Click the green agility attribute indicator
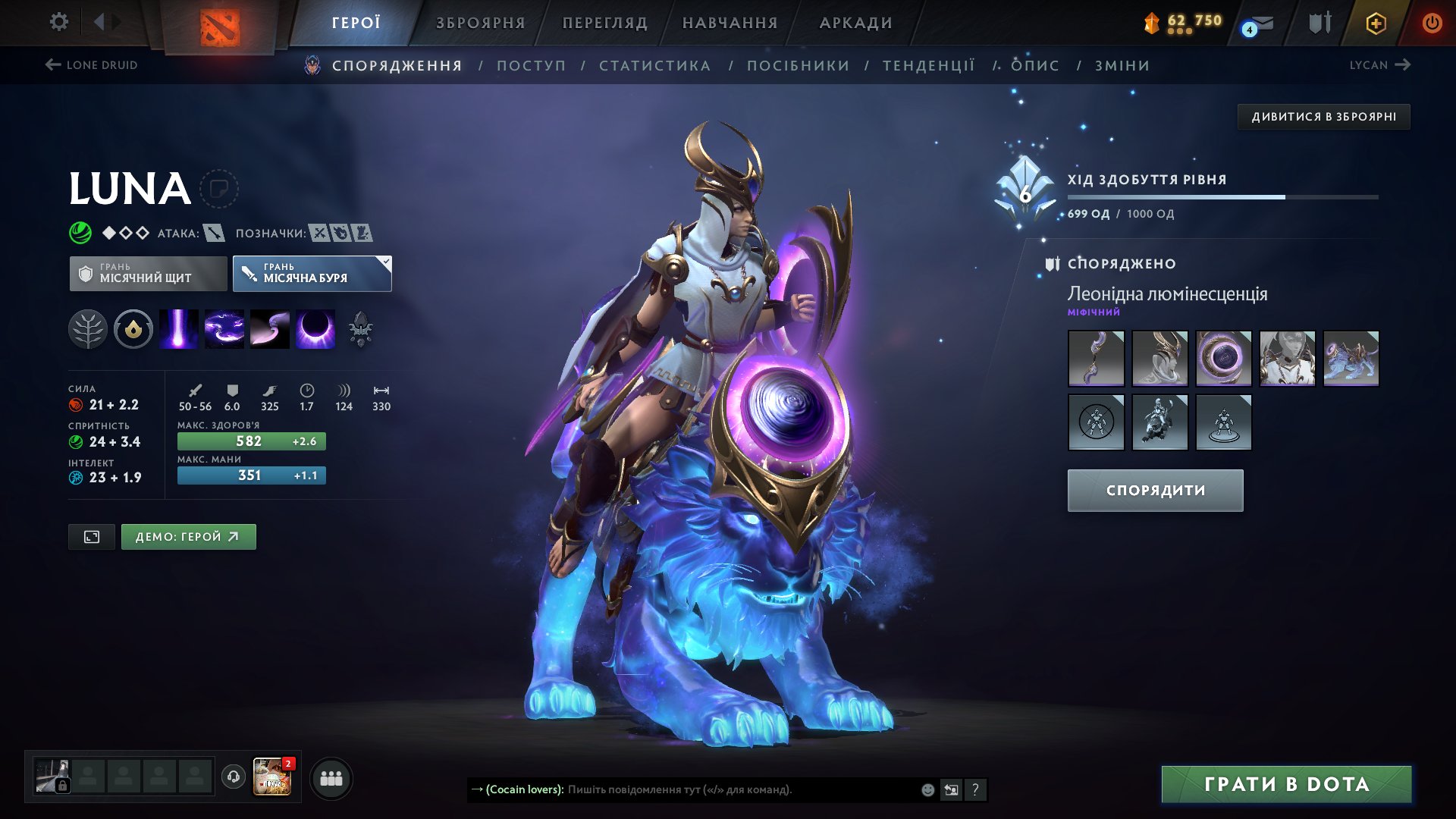1456x819 pixels. click(75, 441)
